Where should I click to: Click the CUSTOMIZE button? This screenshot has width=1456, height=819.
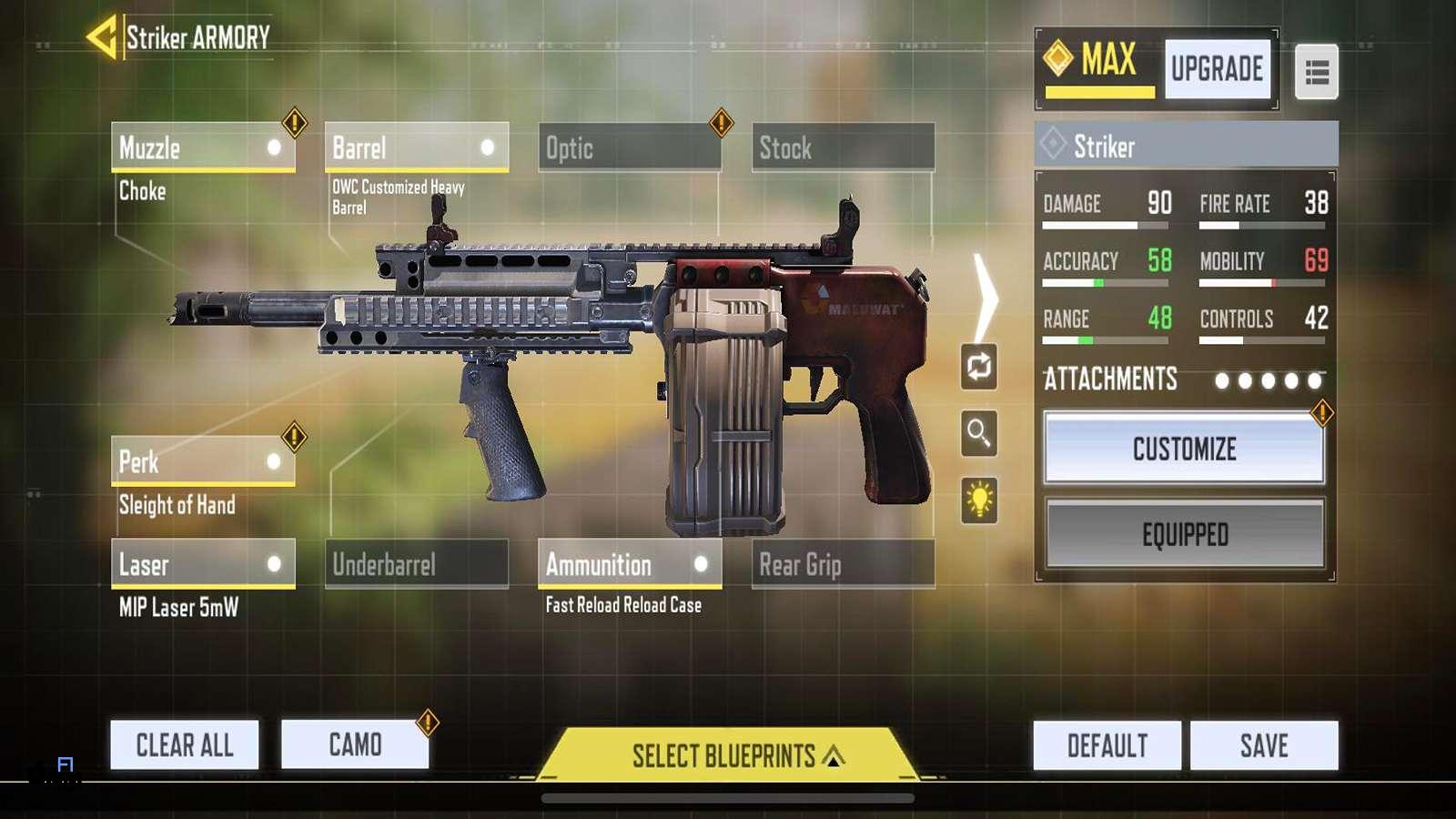pyautogui.click(x=1184, y=449)
